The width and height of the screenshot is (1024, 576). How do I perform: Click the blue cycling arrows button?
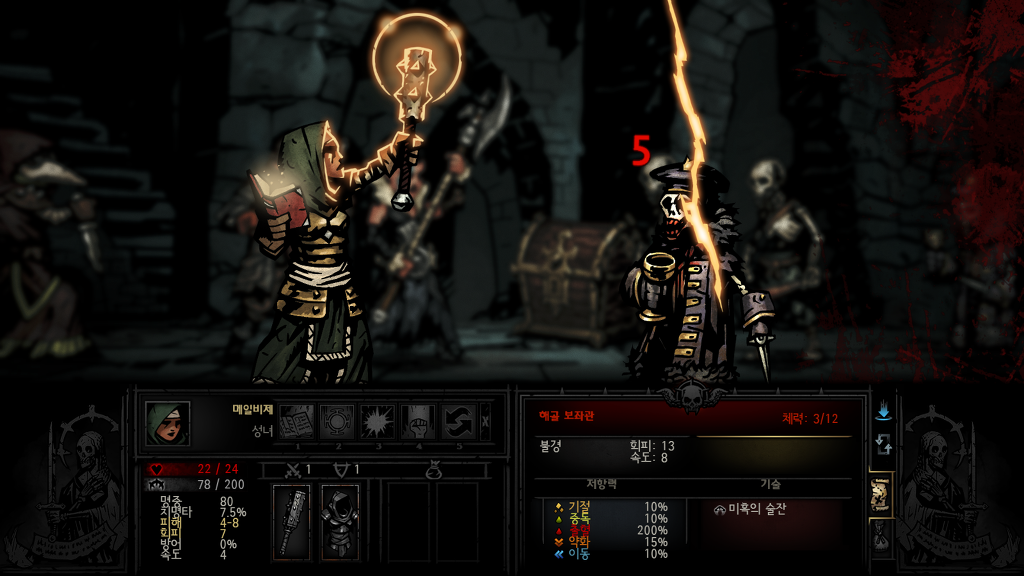pyautogui.click(x=882, y=444)
